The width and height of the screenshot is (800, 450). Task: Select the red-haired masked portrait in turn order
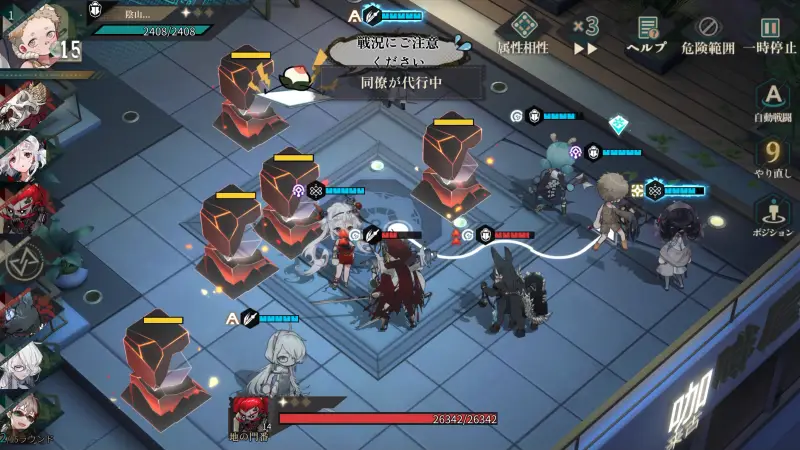tap(22, 207)
